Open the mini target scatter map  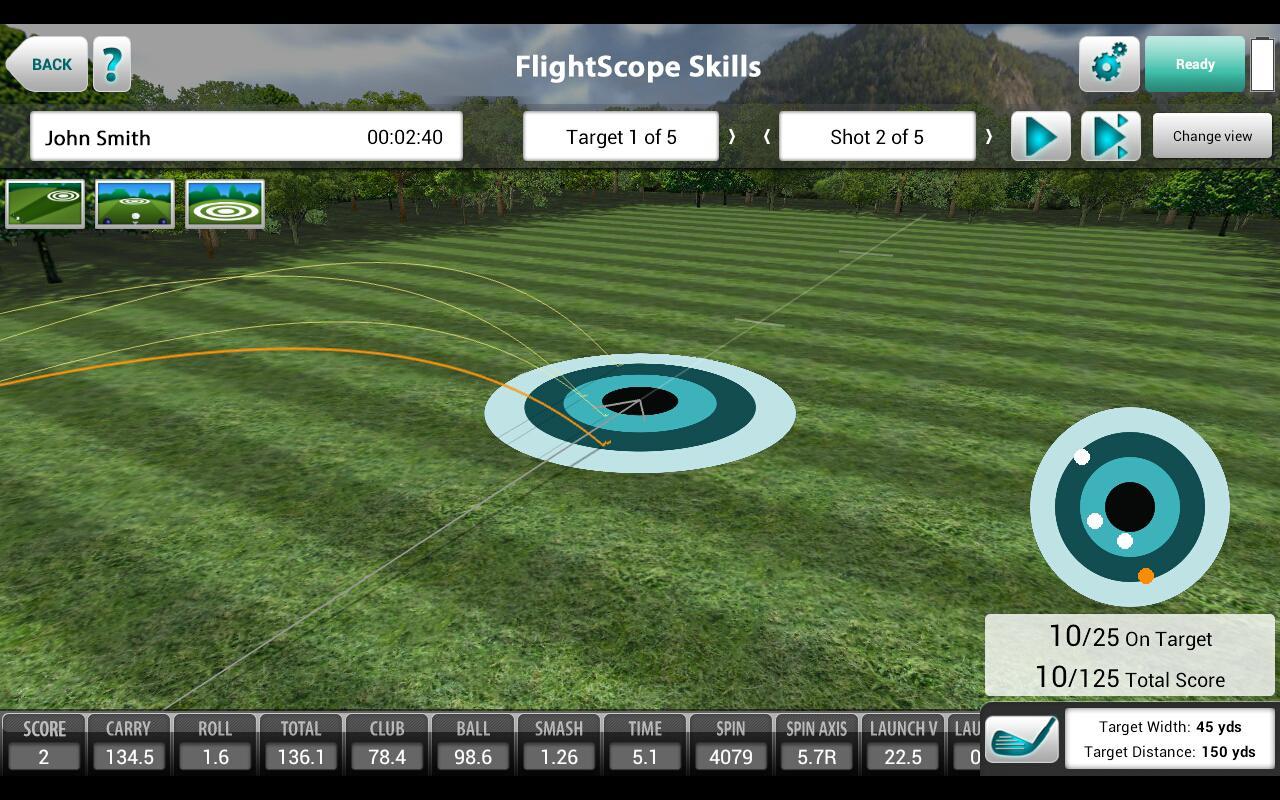(x=1129, y=507)
